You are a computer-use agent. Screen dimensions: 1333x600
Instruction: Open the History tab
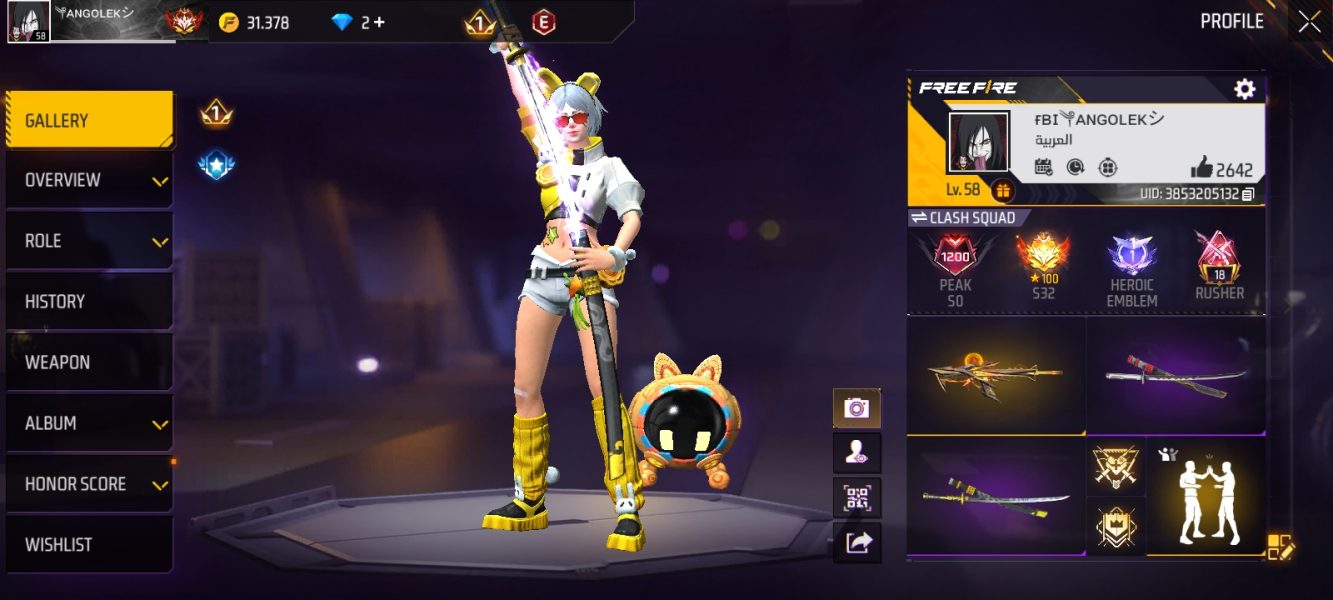[x=89, y=301]
